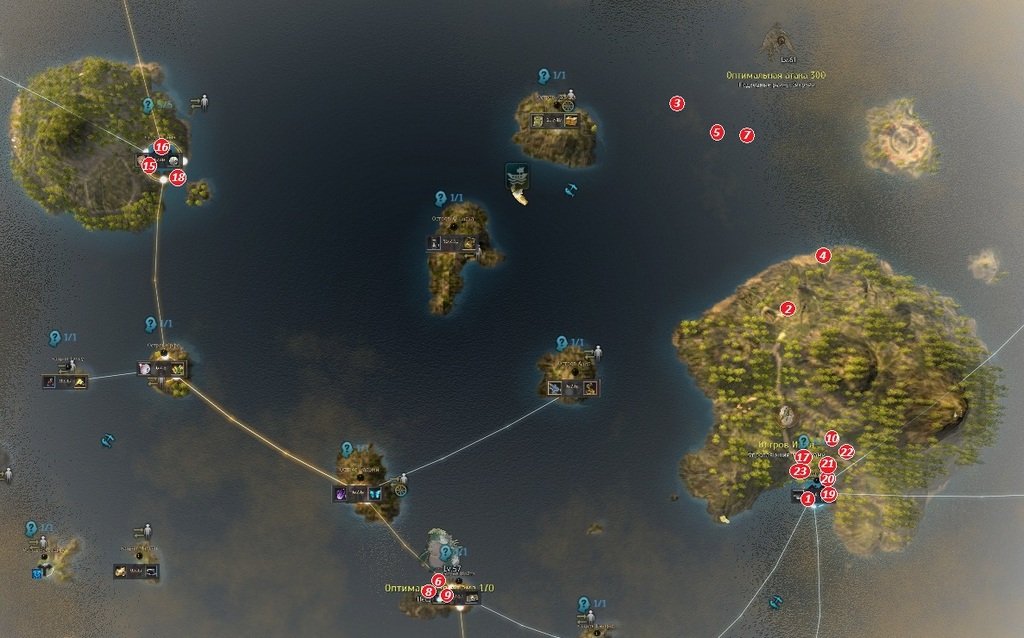This screenshot has height=638, width=1024.
Task: Select the marker labeled 22
Action: click(x=846, y=452)
